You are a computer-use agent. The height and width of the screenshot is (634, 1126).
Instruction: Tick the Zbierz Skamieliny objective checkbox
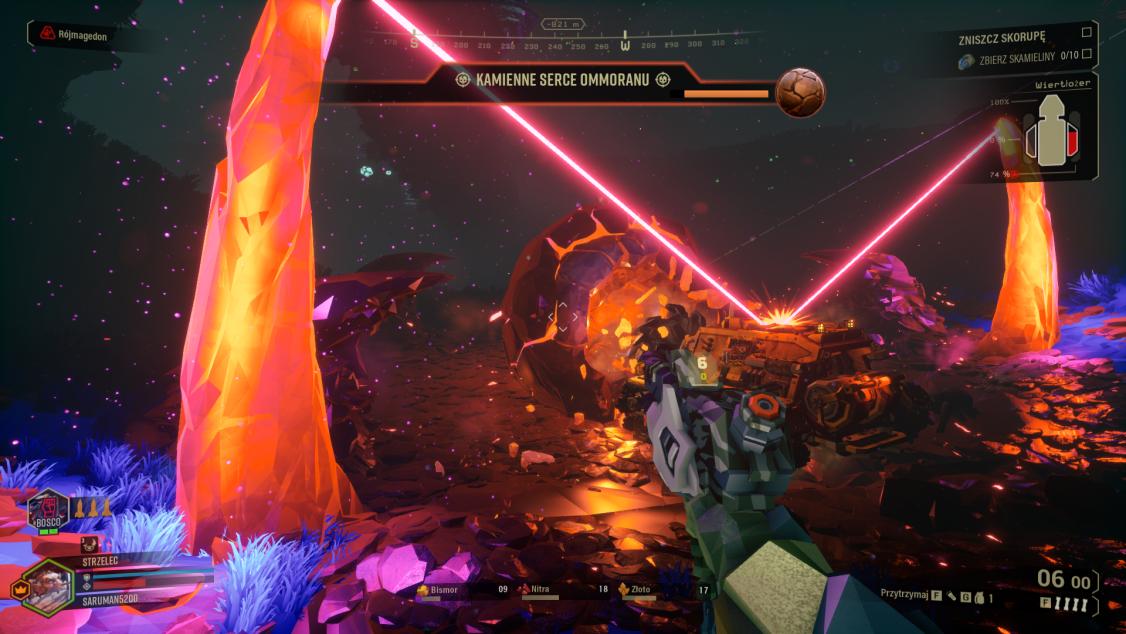1087,56
